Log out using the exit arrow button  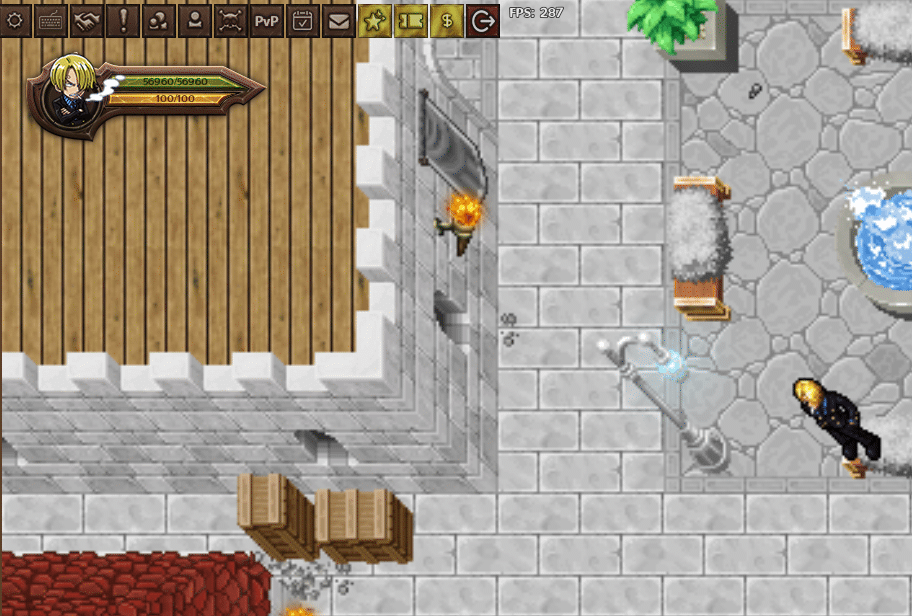pos(483,20)
